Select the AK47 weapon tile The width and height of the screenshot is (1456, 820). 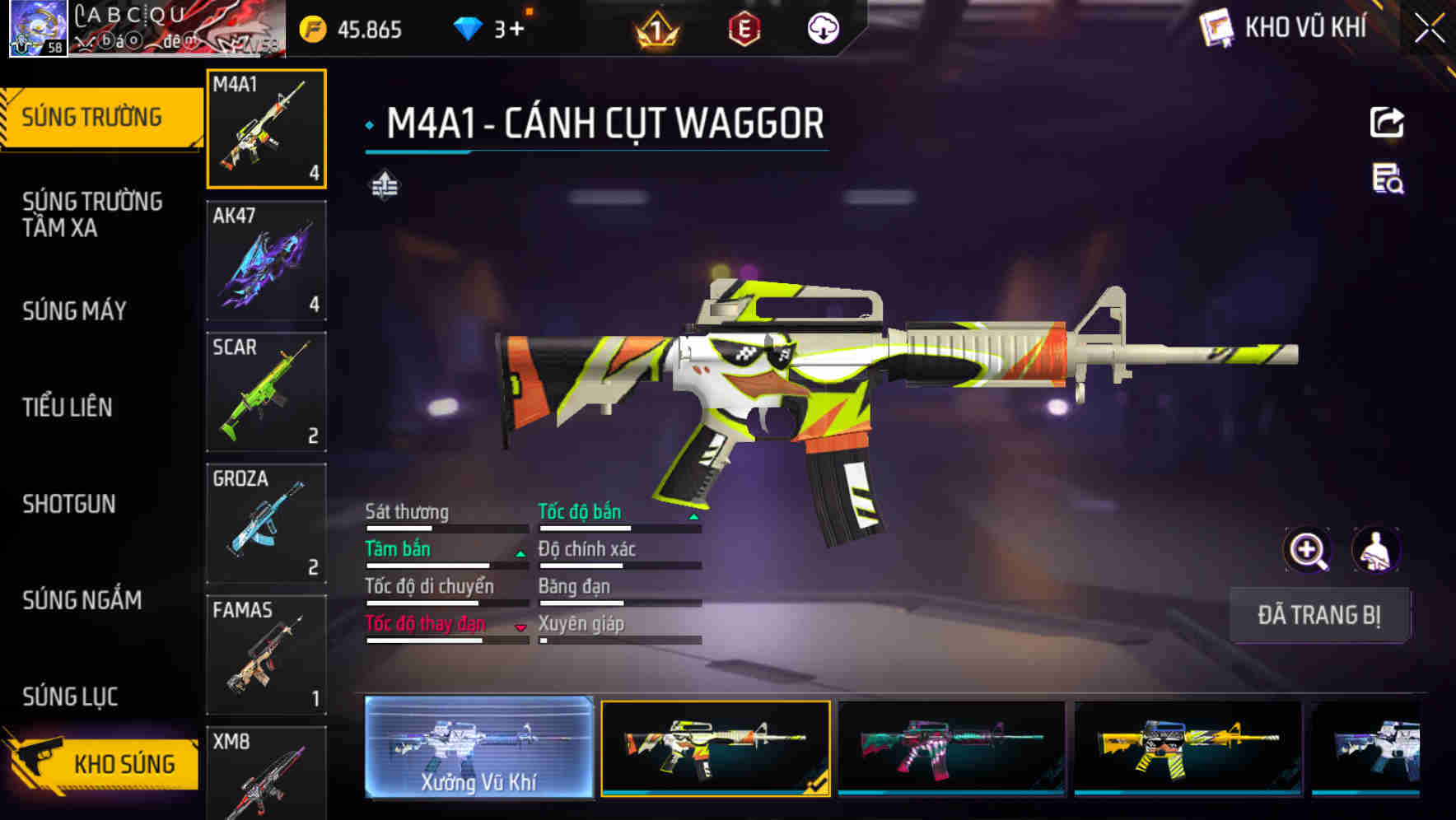[x=266, y=260]
